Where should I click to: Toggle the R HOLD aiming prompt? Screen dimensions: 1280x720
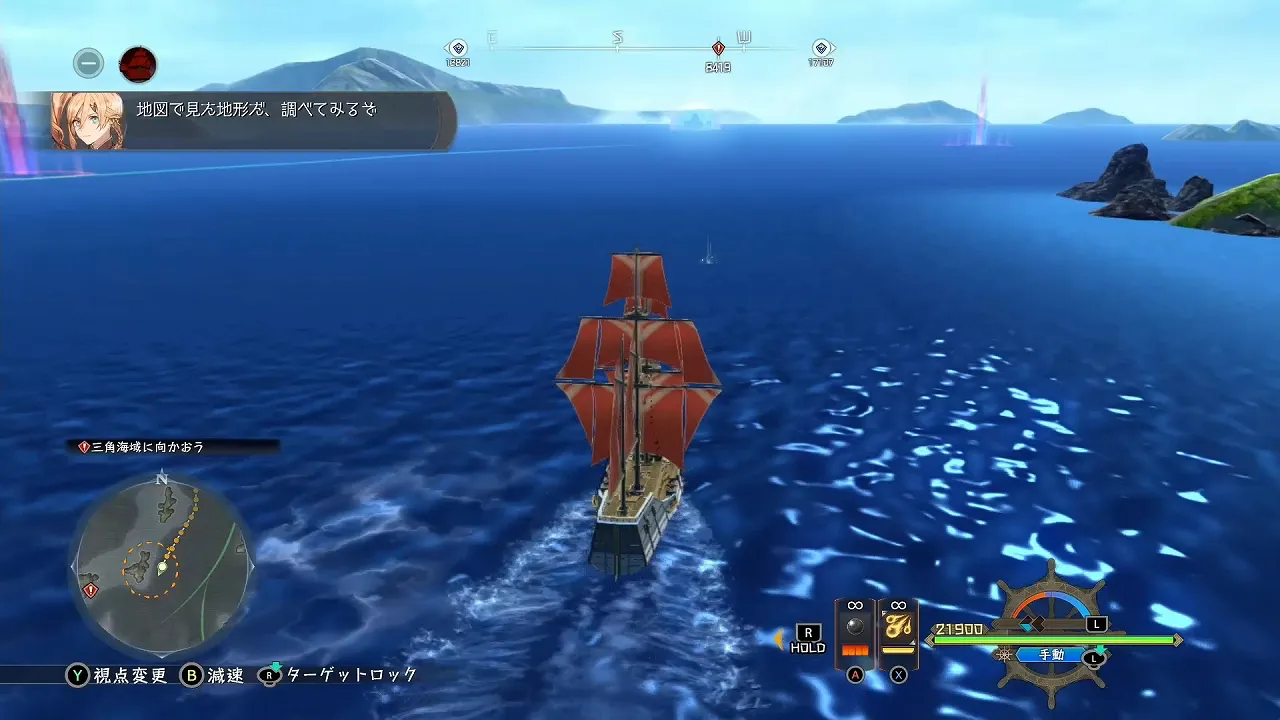[808, 636]
